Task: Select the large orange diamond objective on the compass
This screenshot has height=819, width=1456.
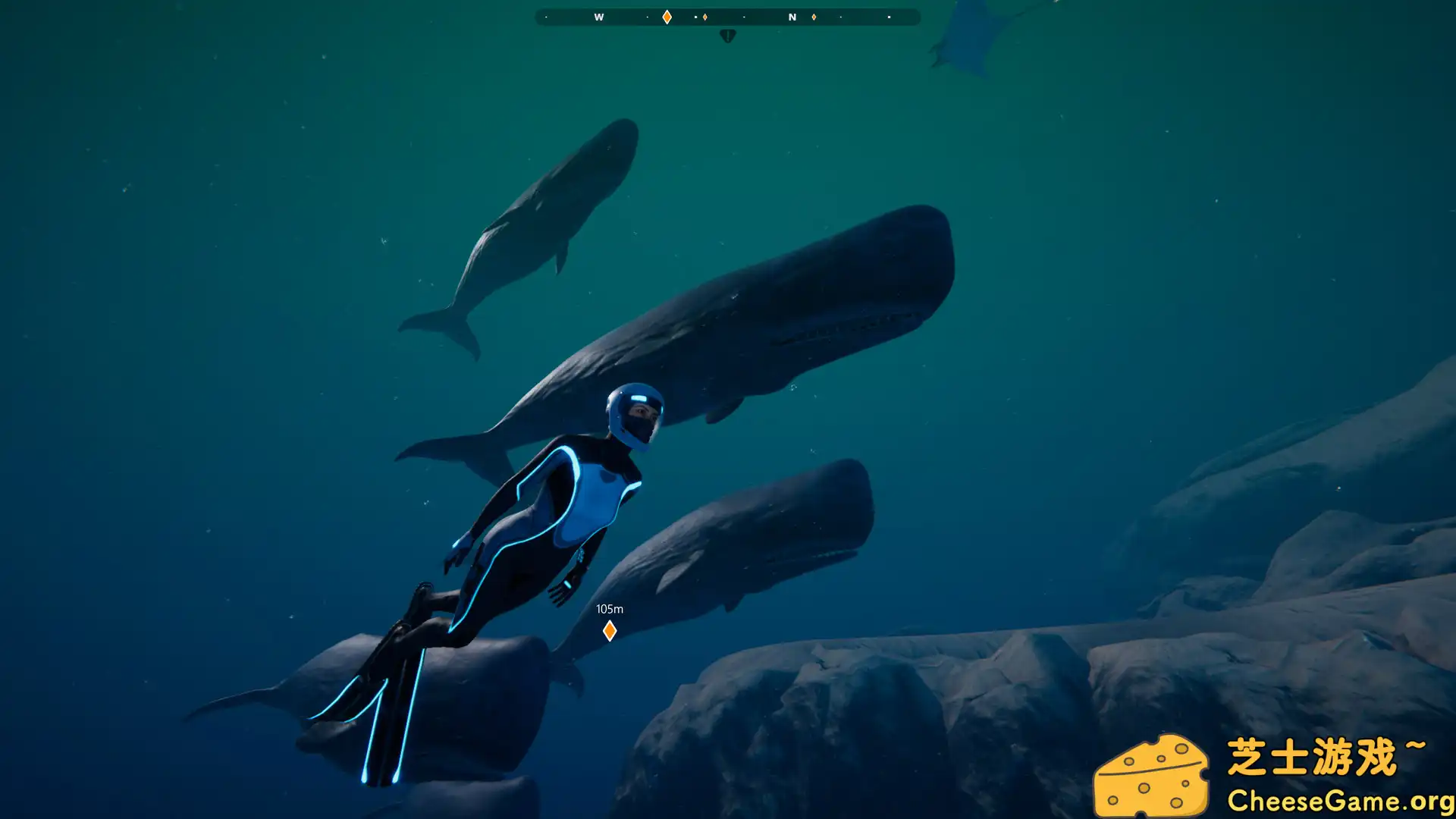Action: coord(666,17)
